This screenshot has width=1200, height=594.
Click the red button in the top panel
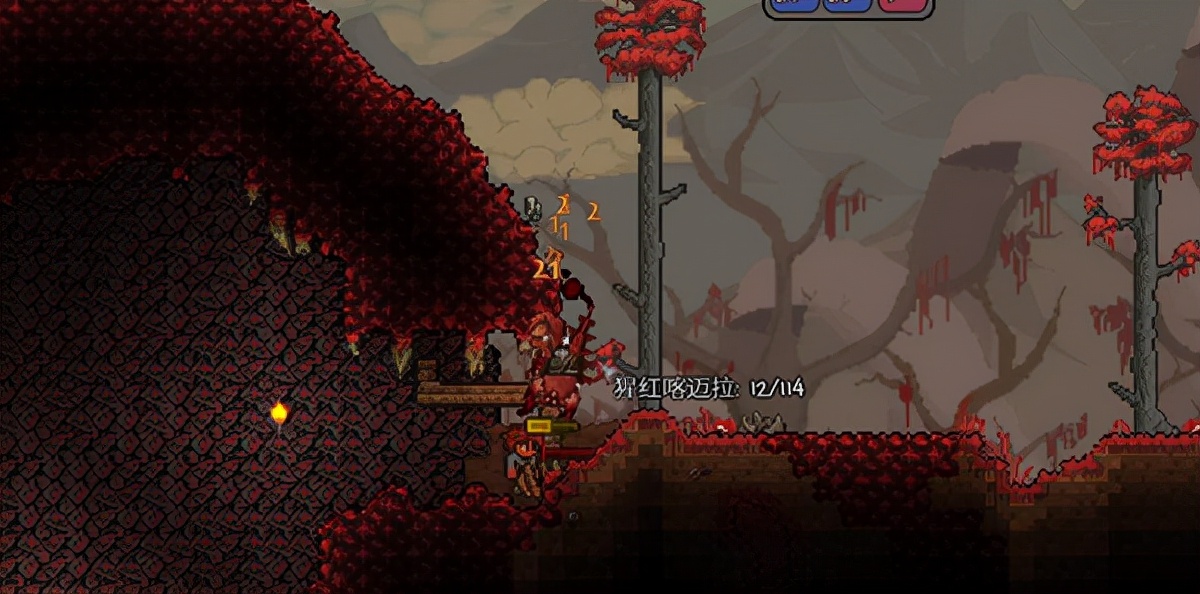coord(902,4)
